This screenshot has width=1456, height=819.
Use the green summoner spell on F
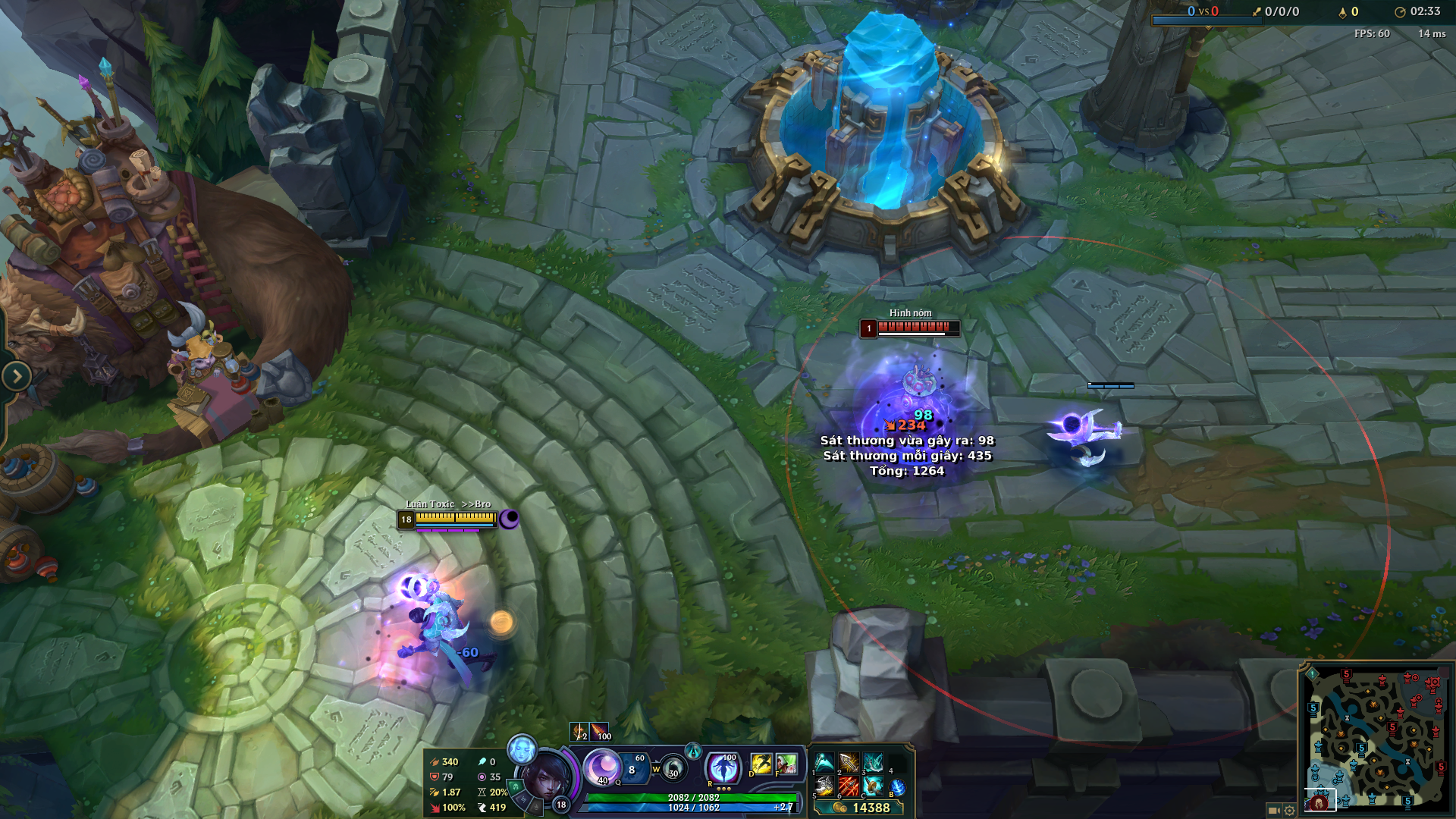[786, 764]
